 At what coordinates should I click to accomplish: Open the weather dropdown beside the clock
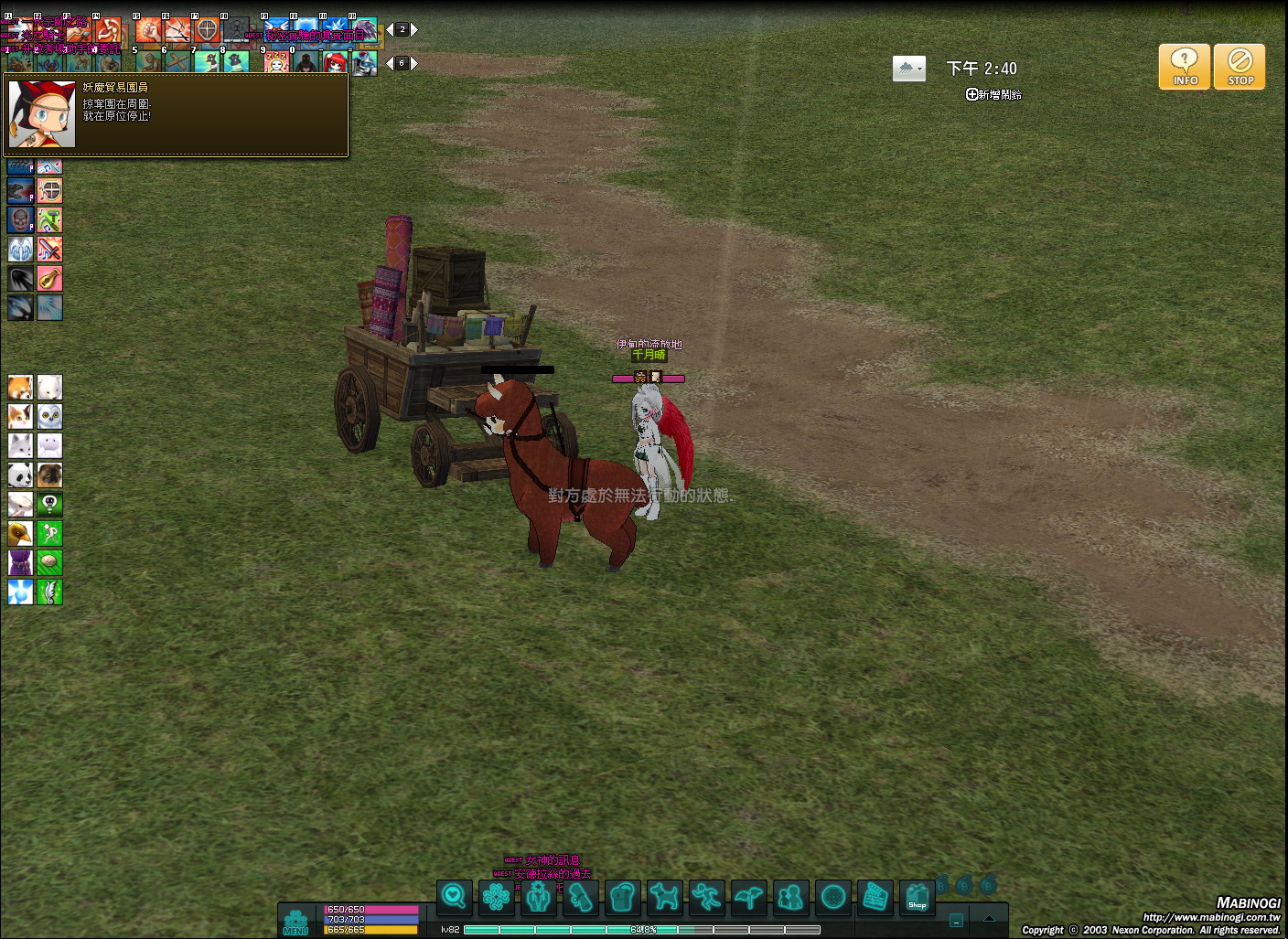pyautogui.click(x=908, y=69)
